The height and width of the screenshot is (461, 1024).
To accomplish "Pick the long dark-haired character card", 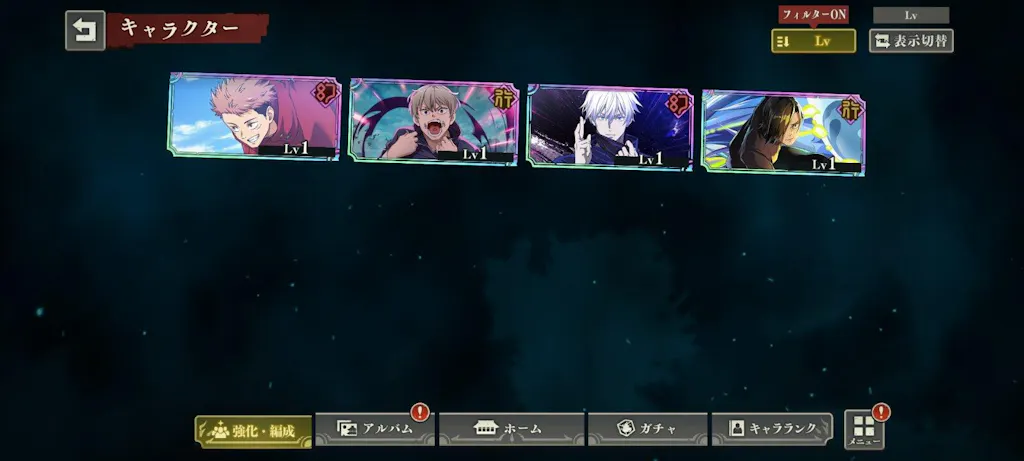I will click(783, 131).
